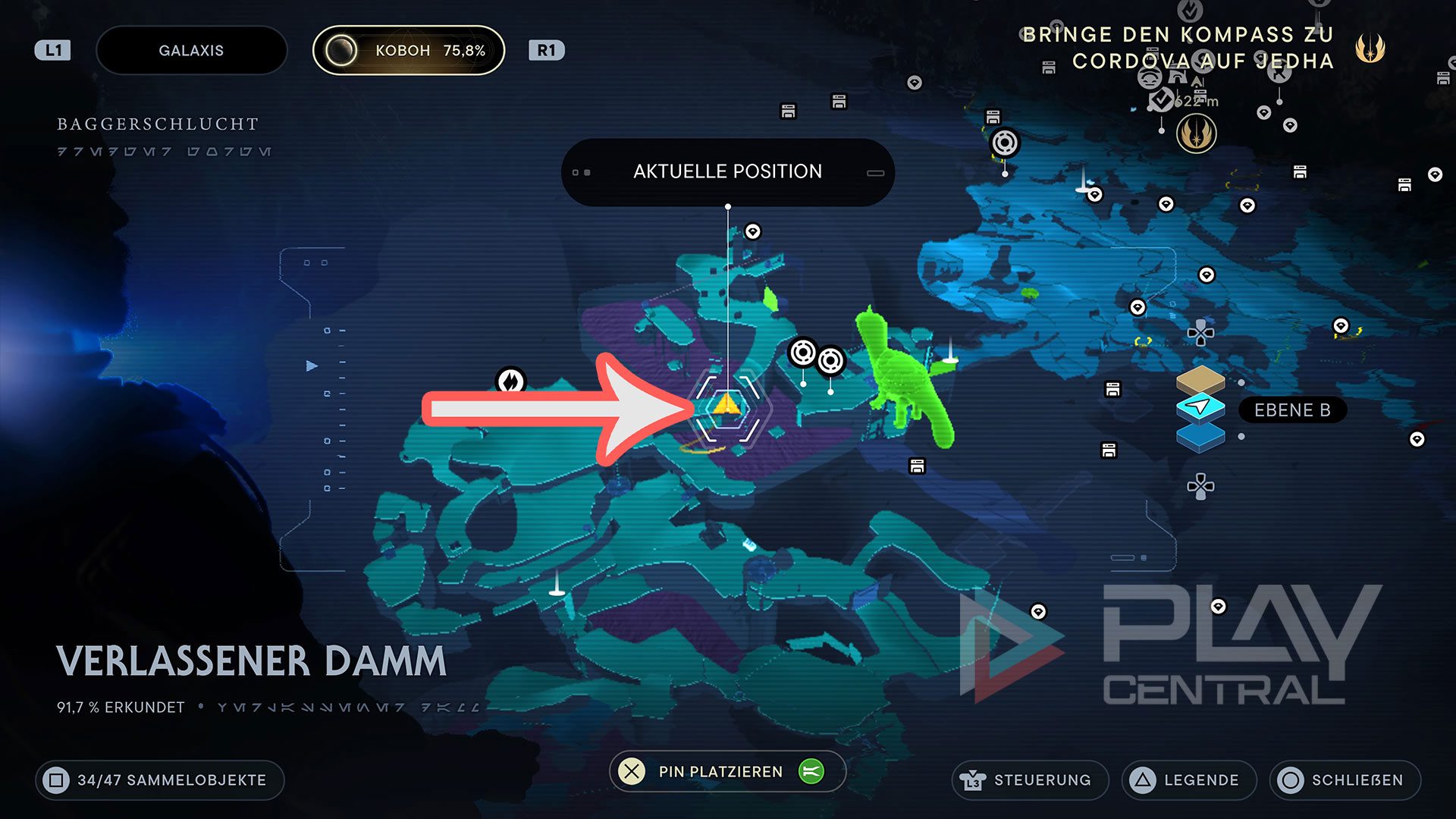1456x819 pixels.
Task: Click the Aktuelle Position marker label
Action: (x=727, y=172)
